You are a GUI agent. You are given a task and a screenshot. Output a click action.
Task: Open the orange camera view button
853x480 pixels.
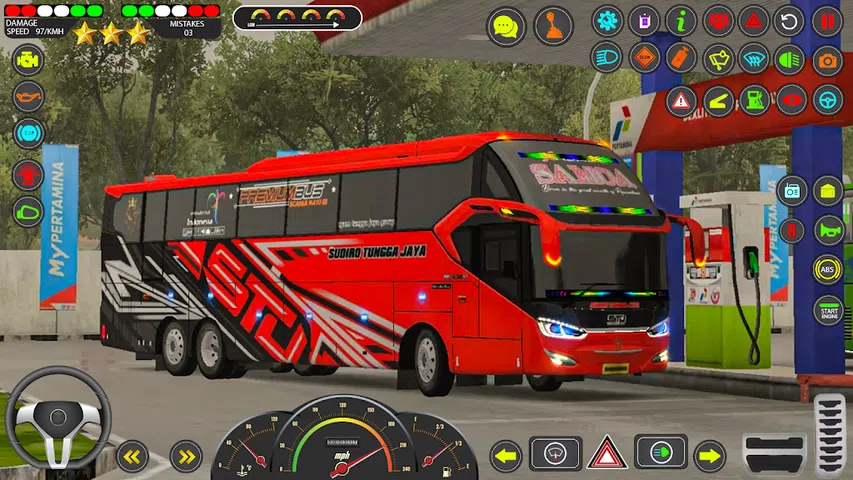(x=827, y=59)
